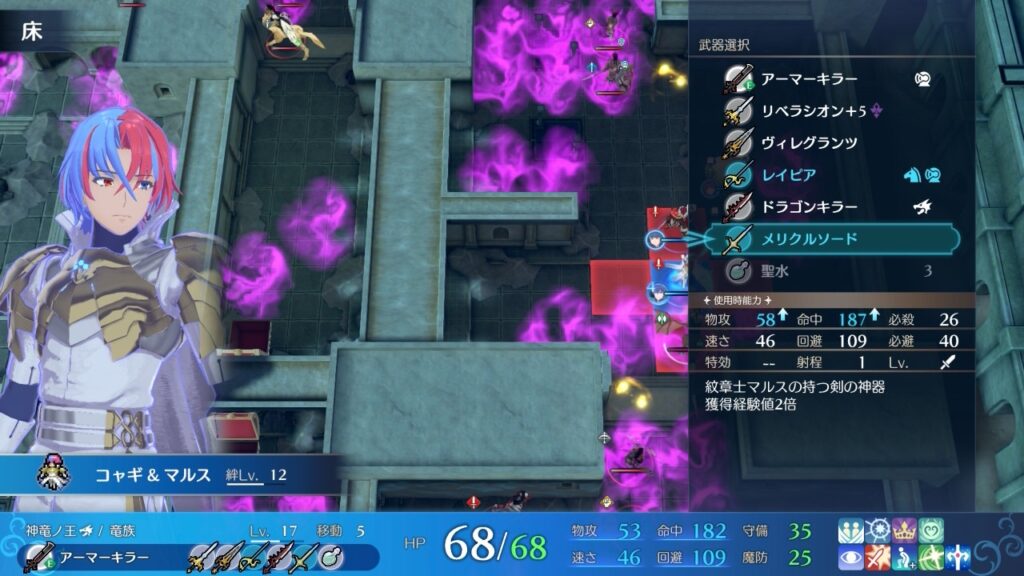Click the eye skill icon
The height and width of the screenshot is (576, 1024).
(x=851, y=558)
